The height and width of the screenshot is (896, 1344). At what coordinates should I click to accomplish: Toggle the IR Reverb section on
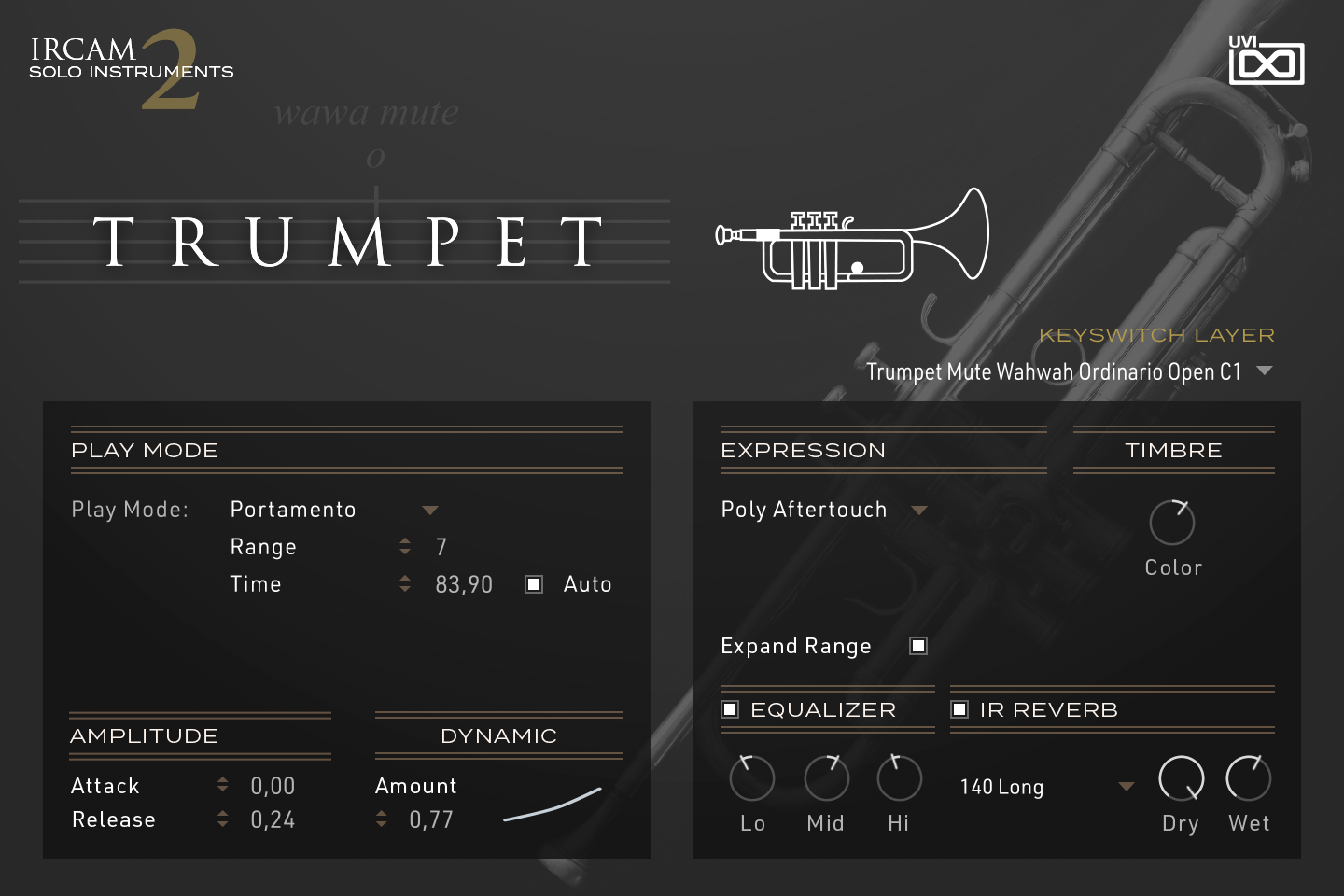[x=959, y=709]
